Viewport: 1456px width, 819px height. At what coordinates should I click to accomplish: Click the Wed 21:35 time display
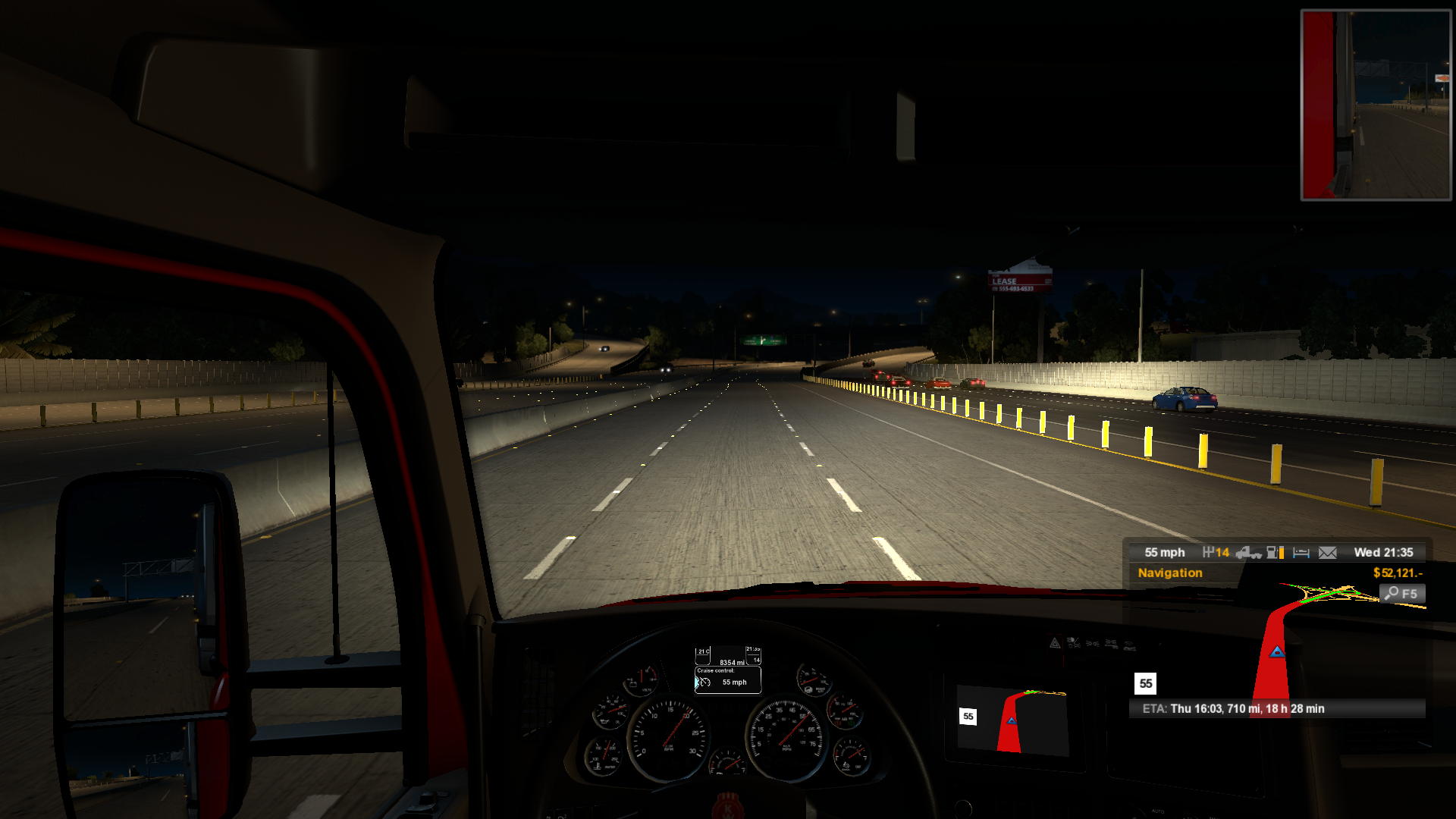(1385, 552)
